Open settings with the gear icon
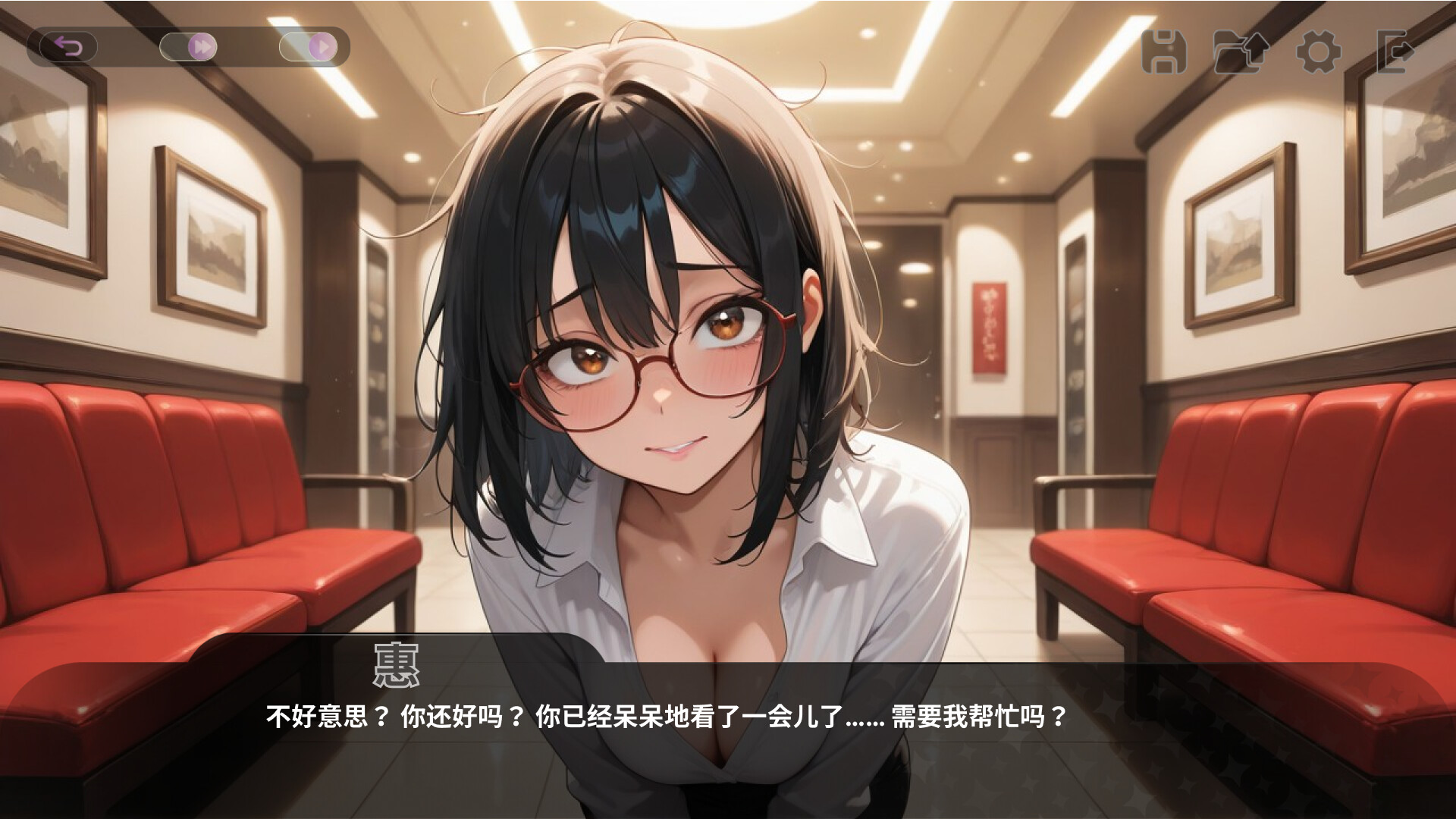 [x=1318, y=52]
